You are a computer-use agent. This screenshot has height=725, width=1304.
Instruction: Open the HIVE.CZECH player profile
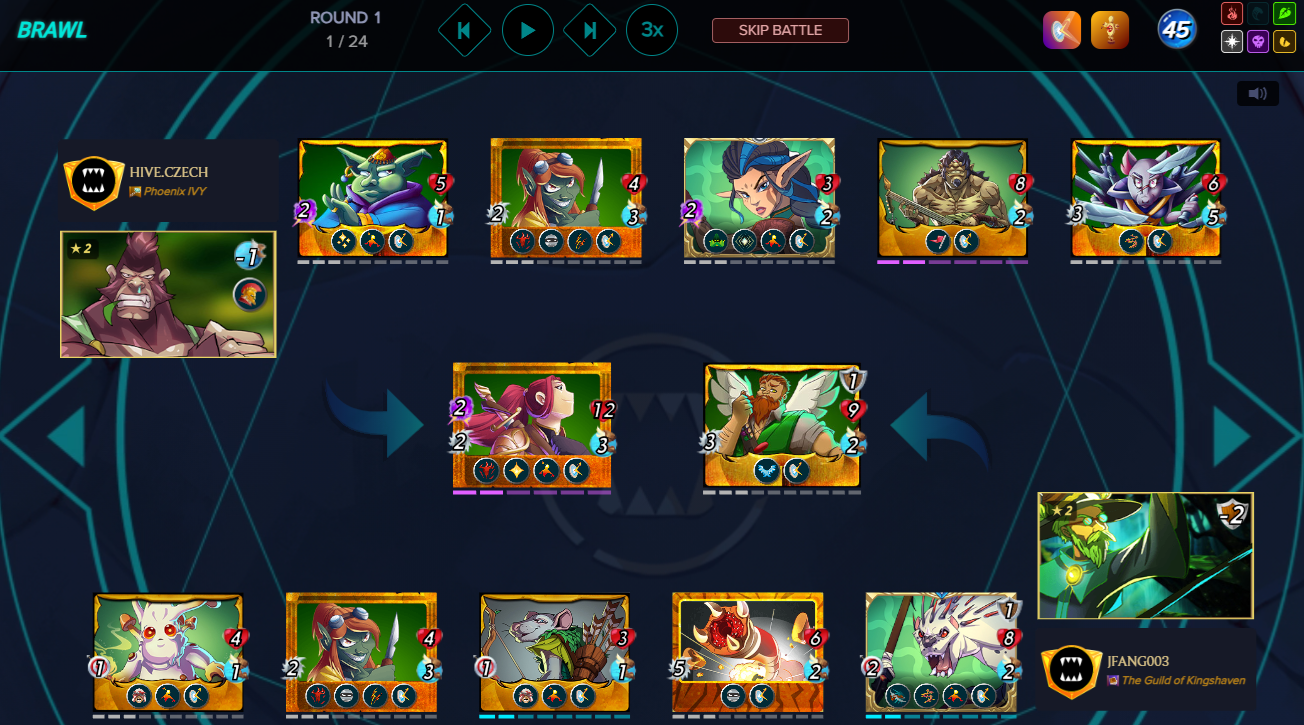[x=168, y=172]
